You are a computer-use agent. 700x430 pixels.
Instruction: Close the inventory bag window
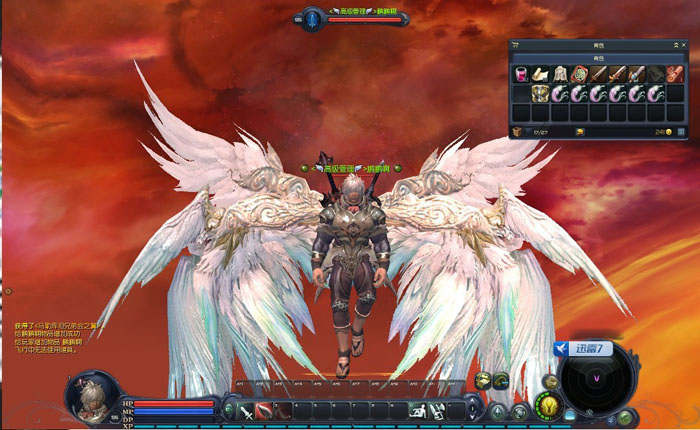click(x=685, y=45)
